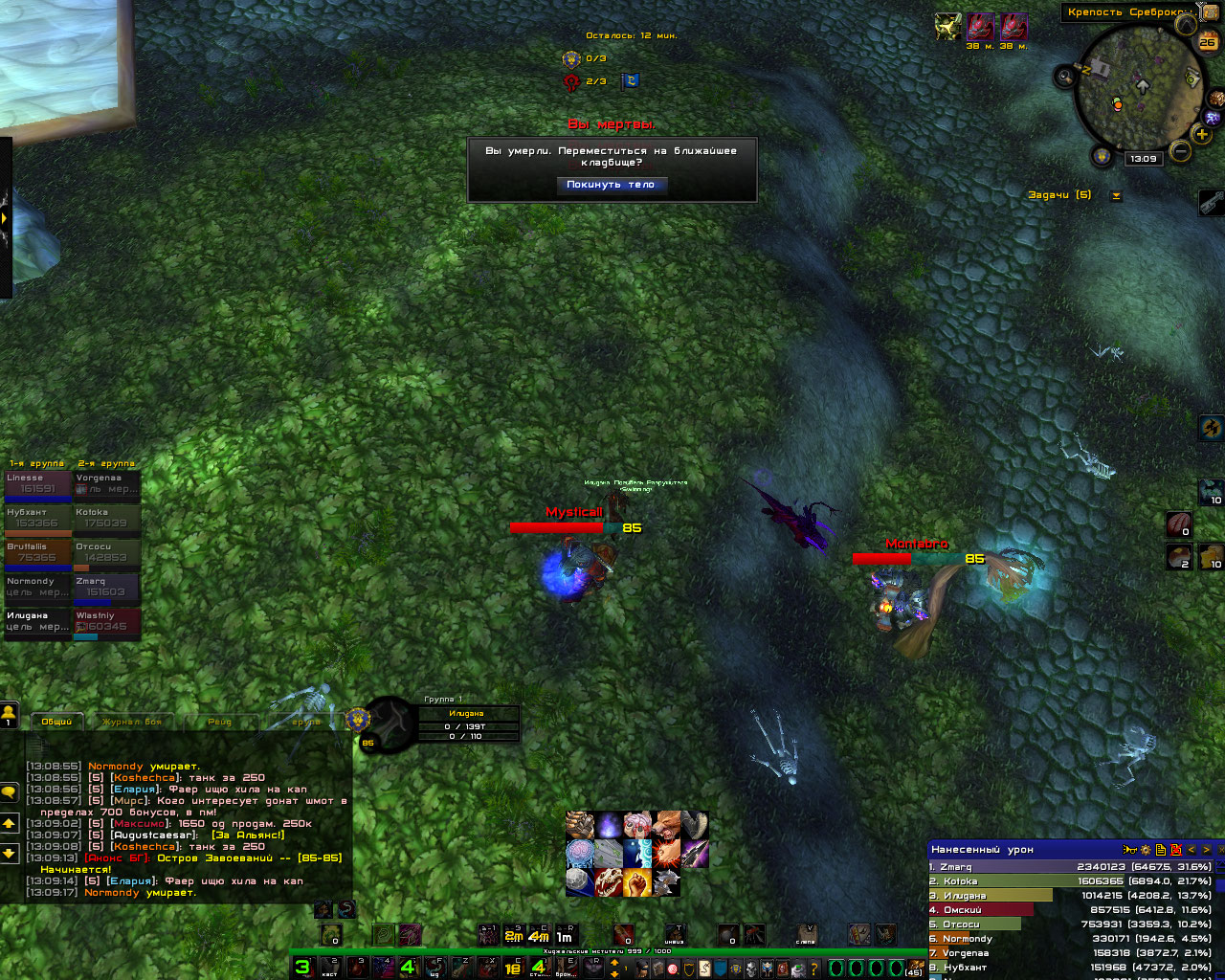Open the 'Рейд' chat tab
Image resolution: width=1225 pixels, height=980 pixels.
pos(219,722)
